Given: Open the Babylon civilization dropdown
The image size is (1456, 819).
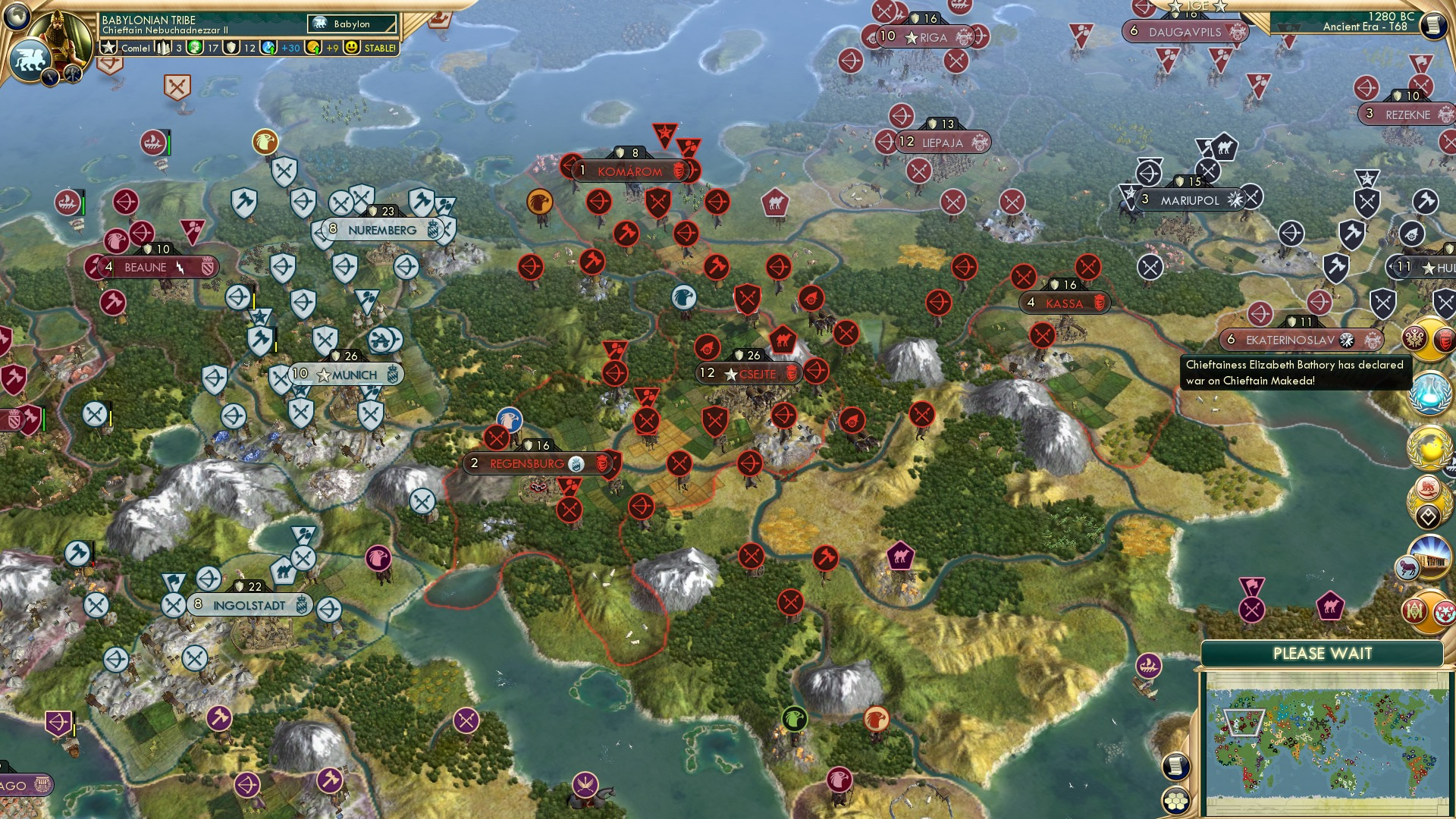Looking at the screenshot, I should [x=350, y=24].
